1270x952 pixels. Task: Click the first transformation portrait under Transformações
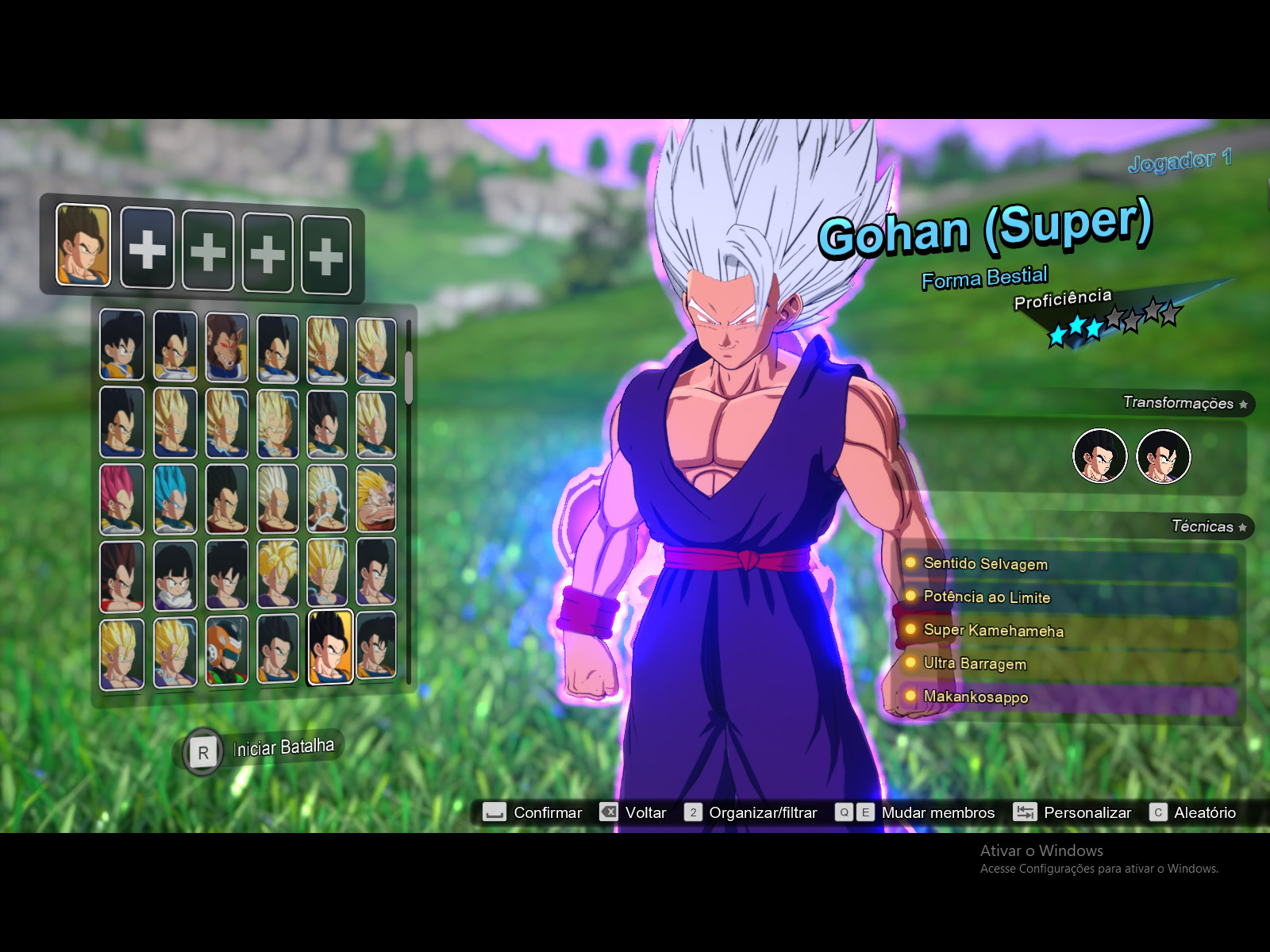click(x=1099, y=455)
